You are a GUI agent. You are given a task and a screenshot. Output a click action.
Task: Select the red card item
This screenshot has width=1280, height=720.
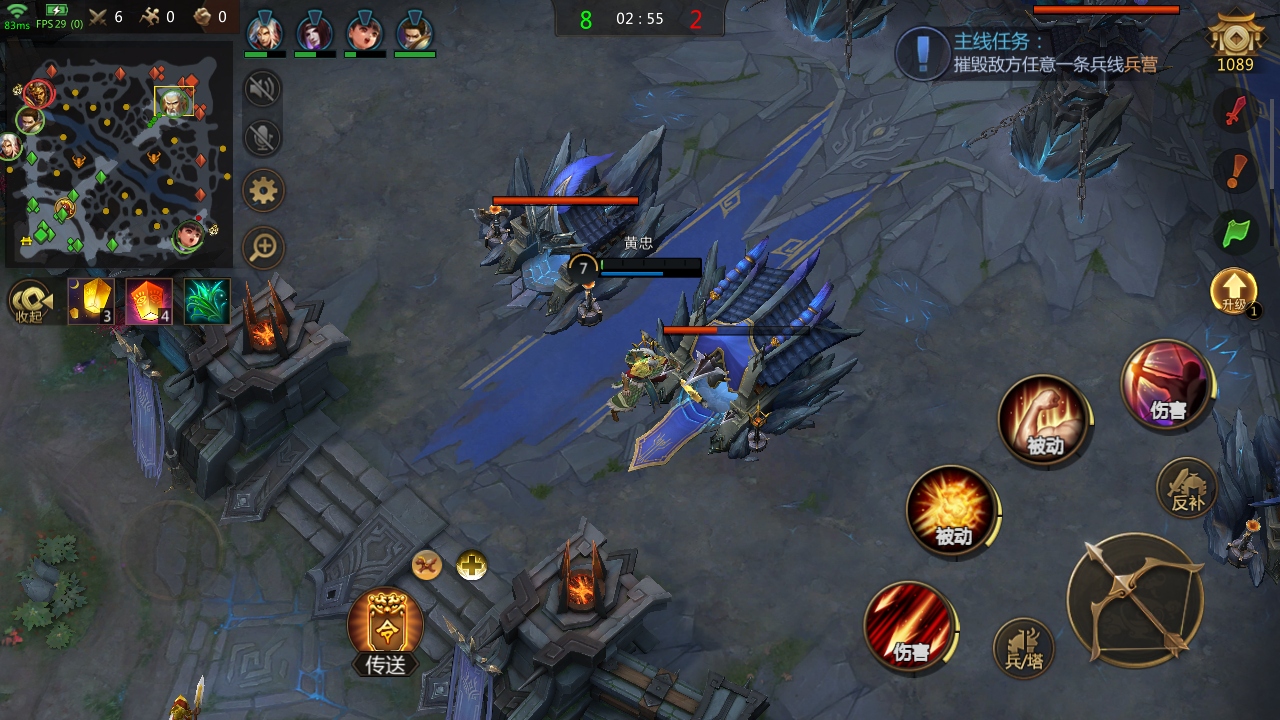point(149,301)
